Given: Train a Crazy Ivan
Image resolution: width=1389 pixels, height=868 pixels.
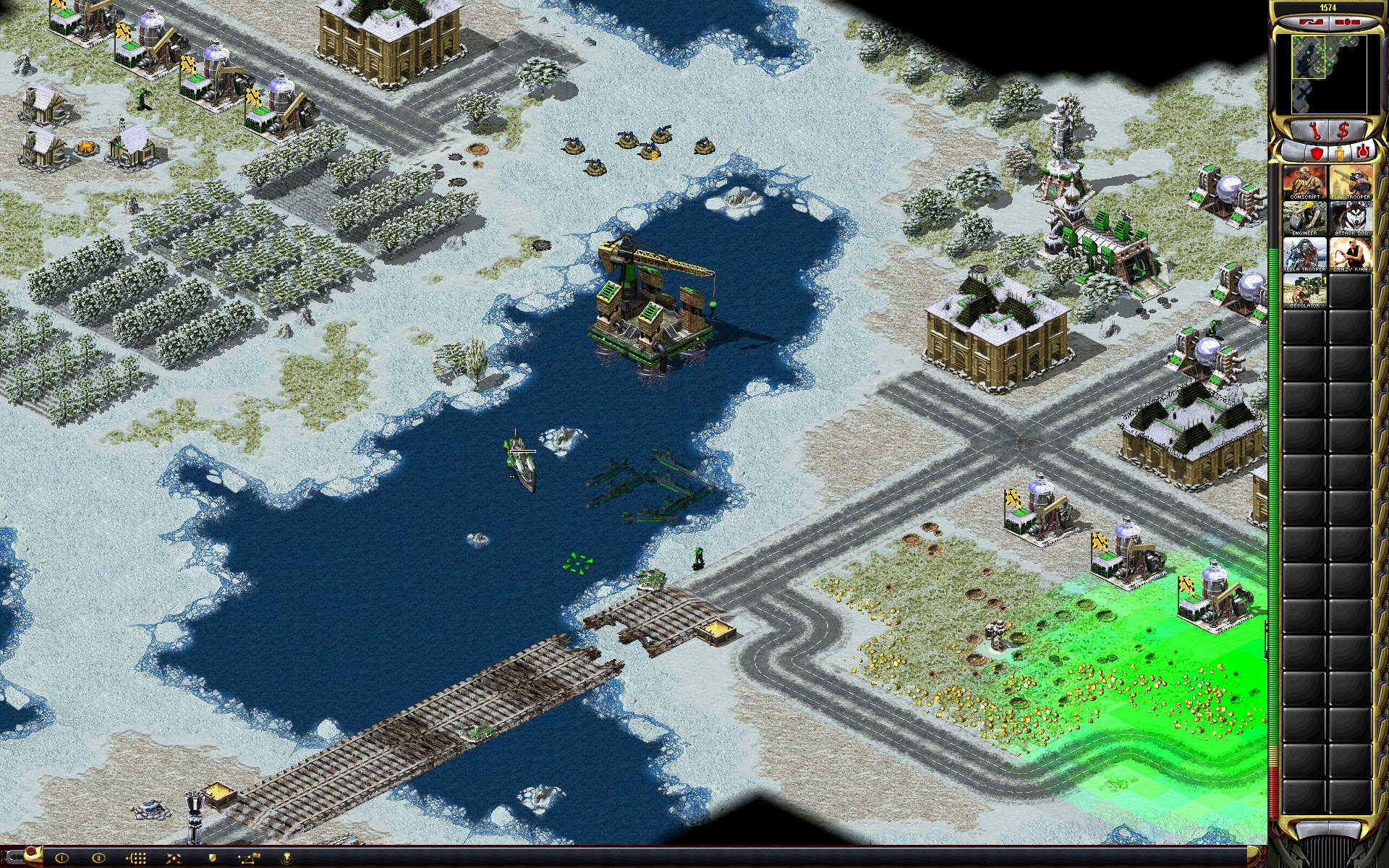Looking at the screenshot, I should (x=1350, y=254).
